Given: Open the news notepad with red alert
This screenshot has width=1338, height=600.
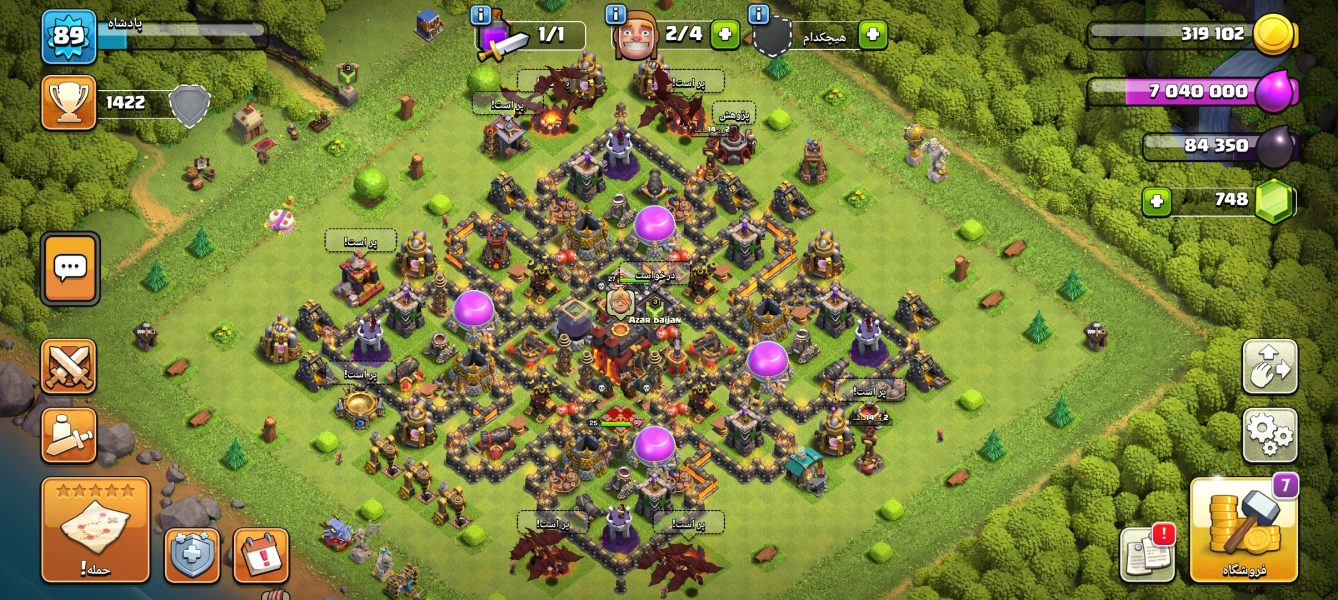Looking at the screenshot, I should click(x=1146, y=553).
